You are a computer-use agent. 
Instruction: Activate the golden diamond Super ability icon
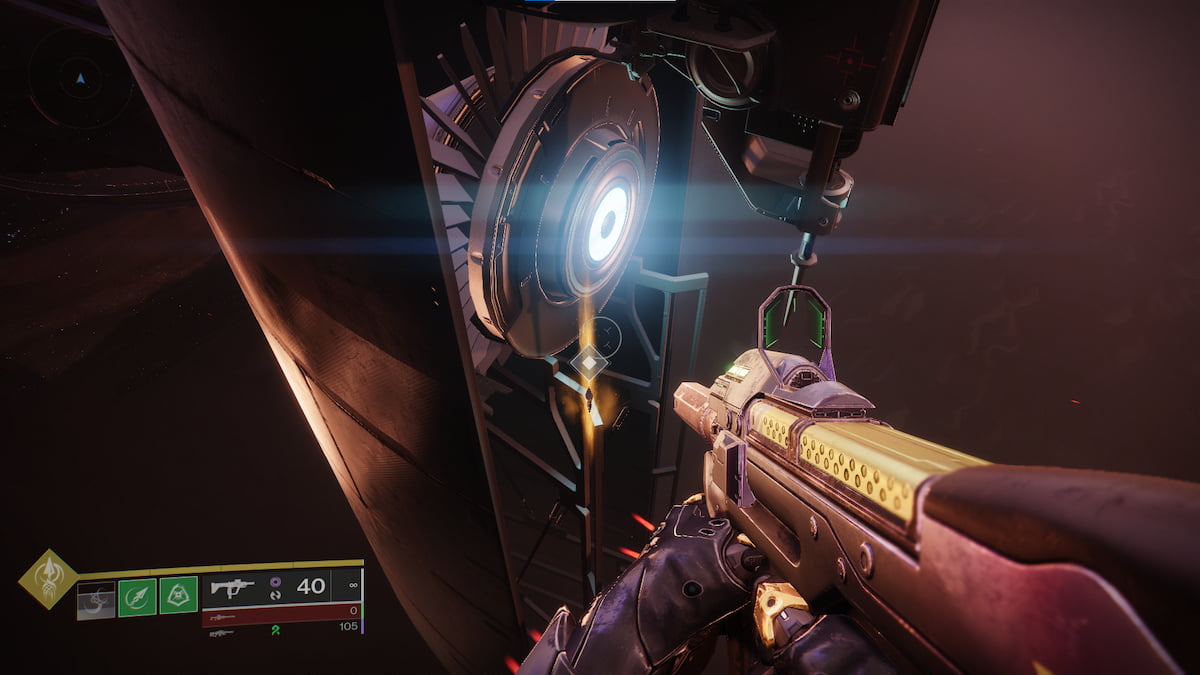47,579
